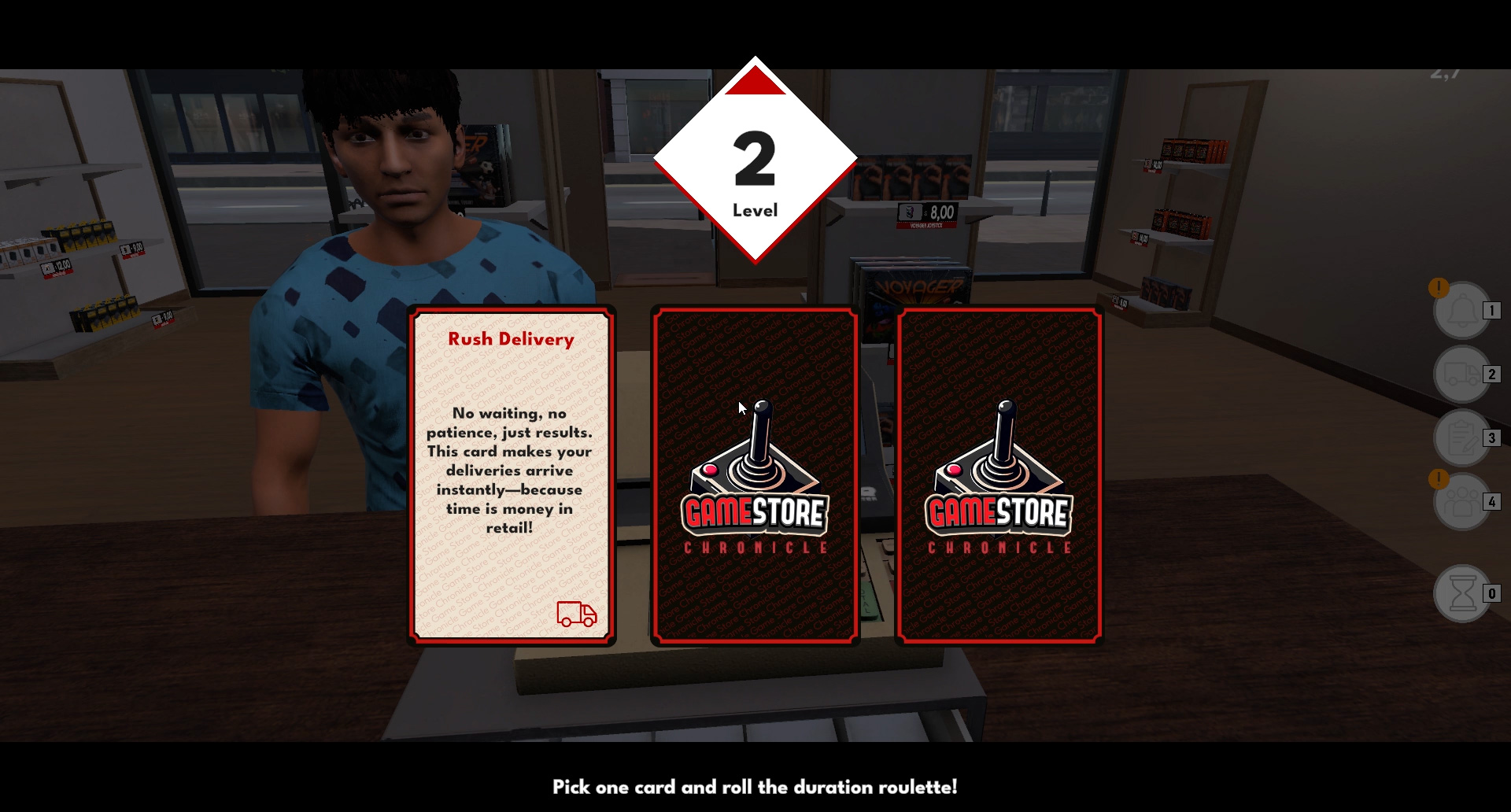Open the notifications bell panel

coord(1462,310)
